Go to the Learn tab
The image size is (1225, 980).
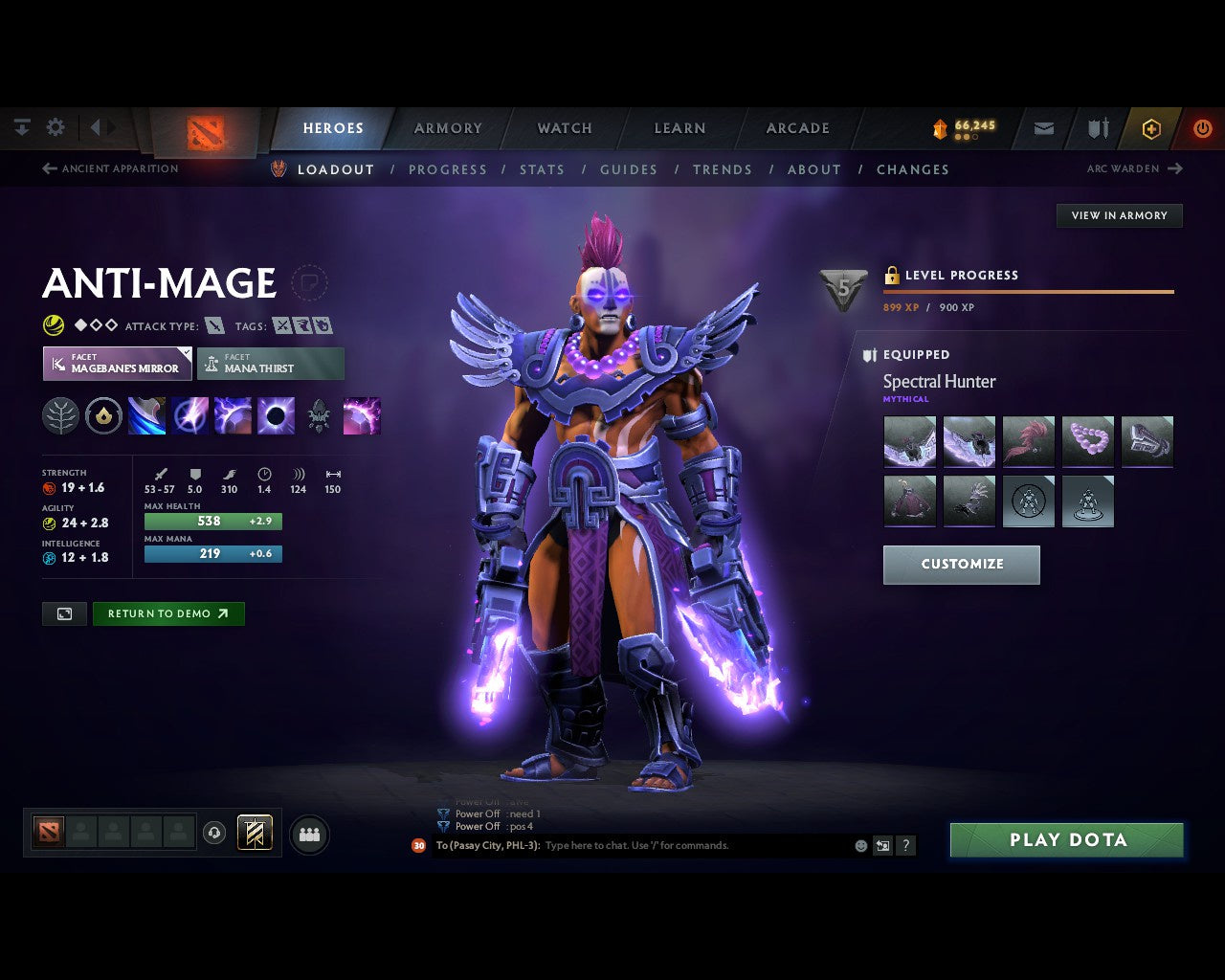click(679, 128)
